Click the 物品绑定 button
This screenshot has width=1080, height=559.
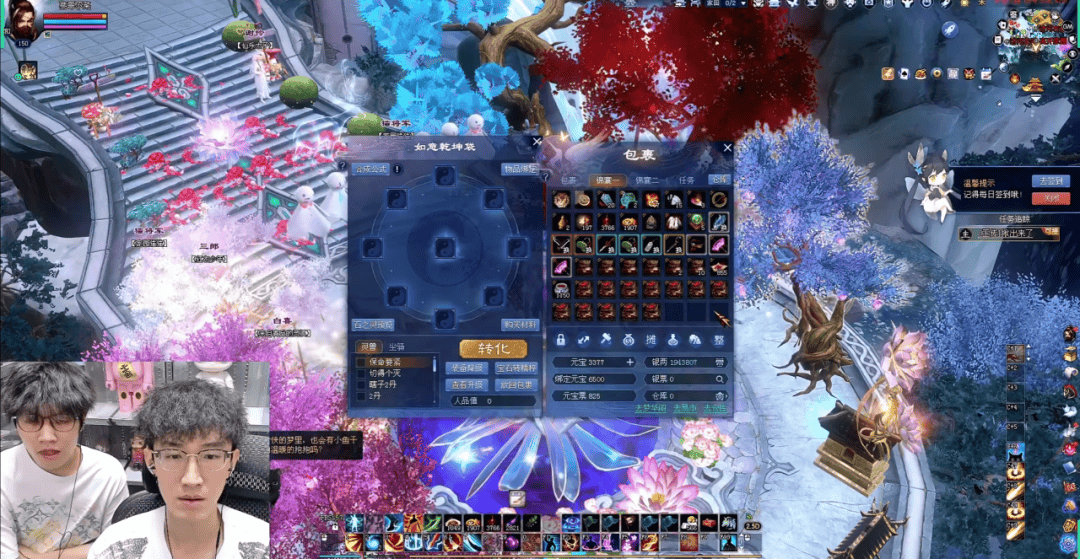click(x=519, y=169)
